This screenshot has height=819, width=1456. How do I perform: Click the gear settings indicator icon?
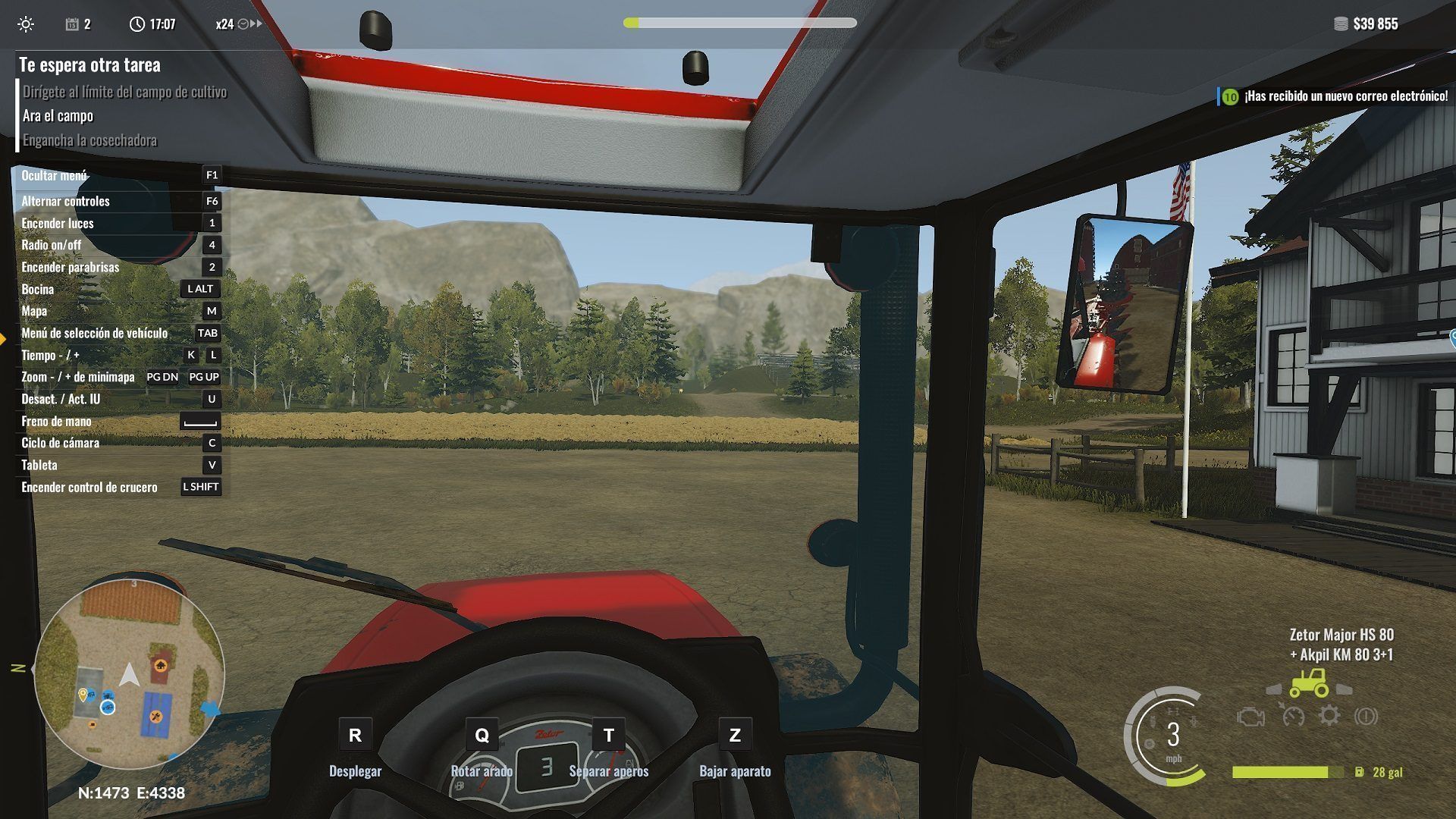1329,716
